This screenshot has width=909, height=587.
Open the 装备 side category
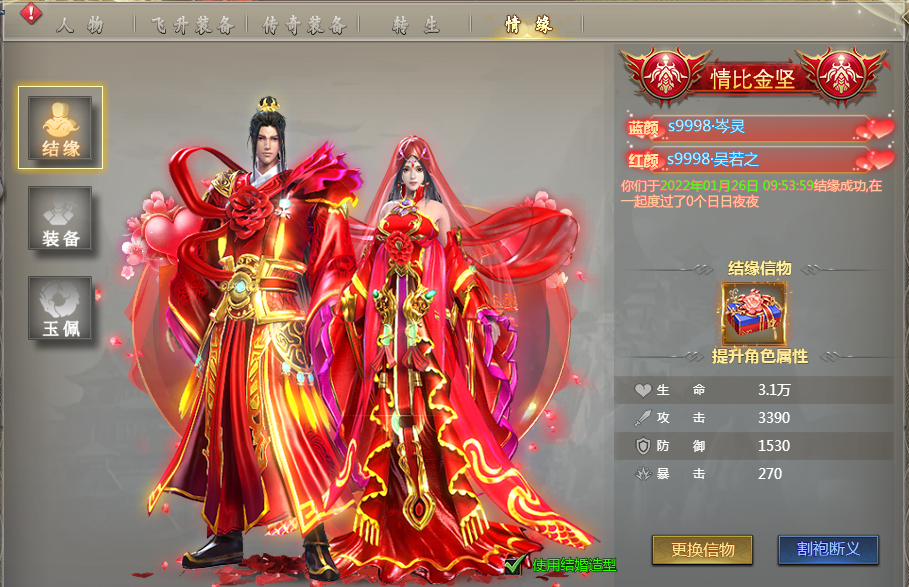tap(60, 218)
